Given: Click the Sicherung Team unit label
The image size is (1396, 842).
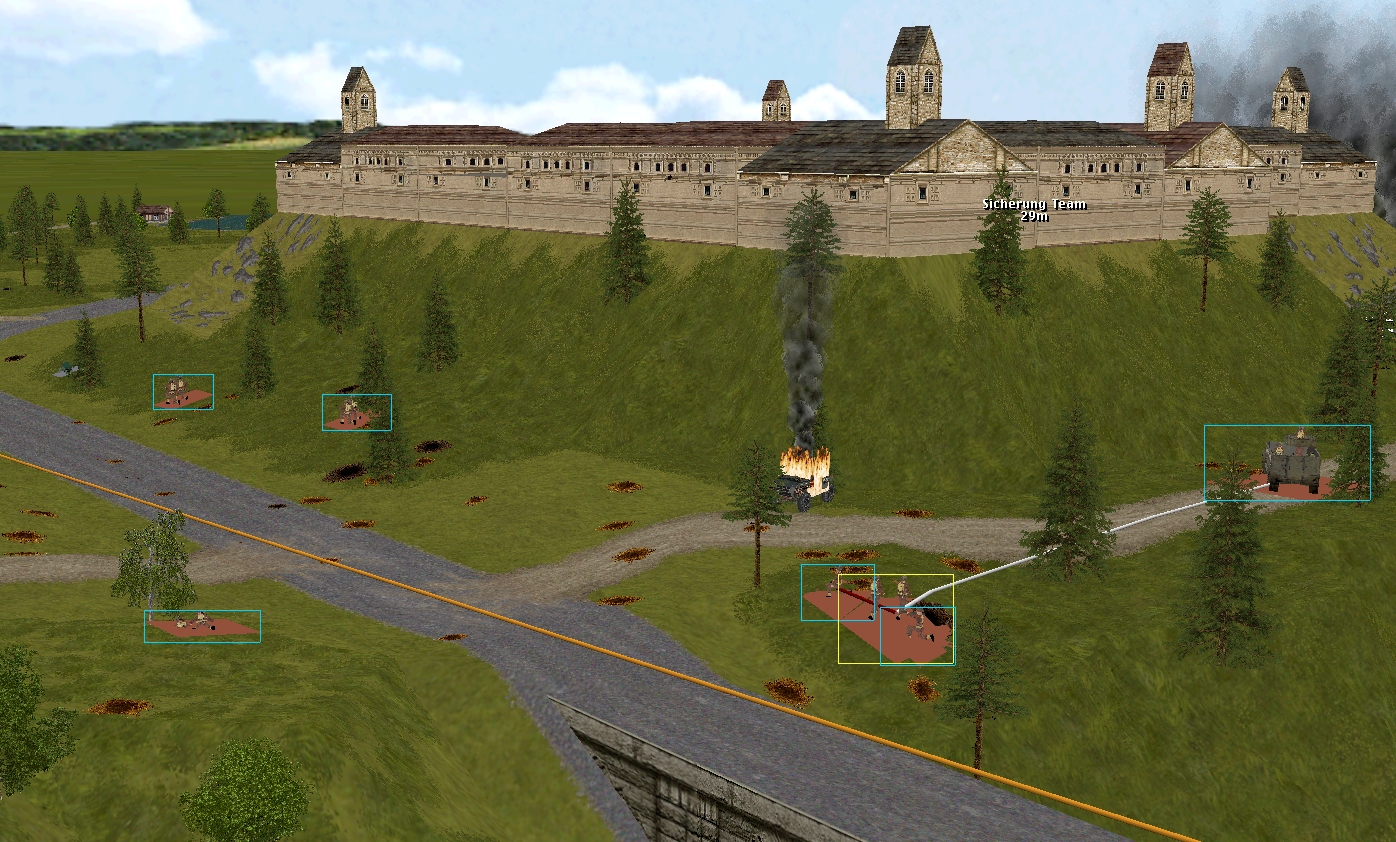Looking at the screenshot, I should coord(1034,209).
